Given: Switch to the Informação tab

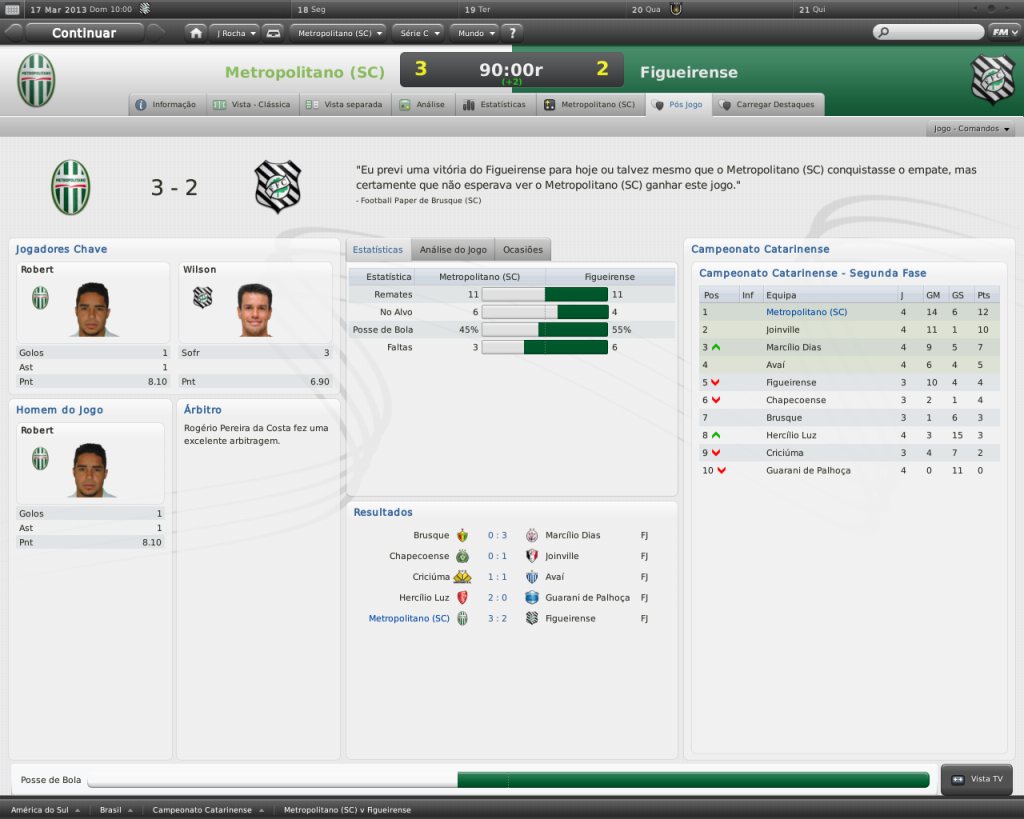Looking at the screenshot, I should pos(167,104).
